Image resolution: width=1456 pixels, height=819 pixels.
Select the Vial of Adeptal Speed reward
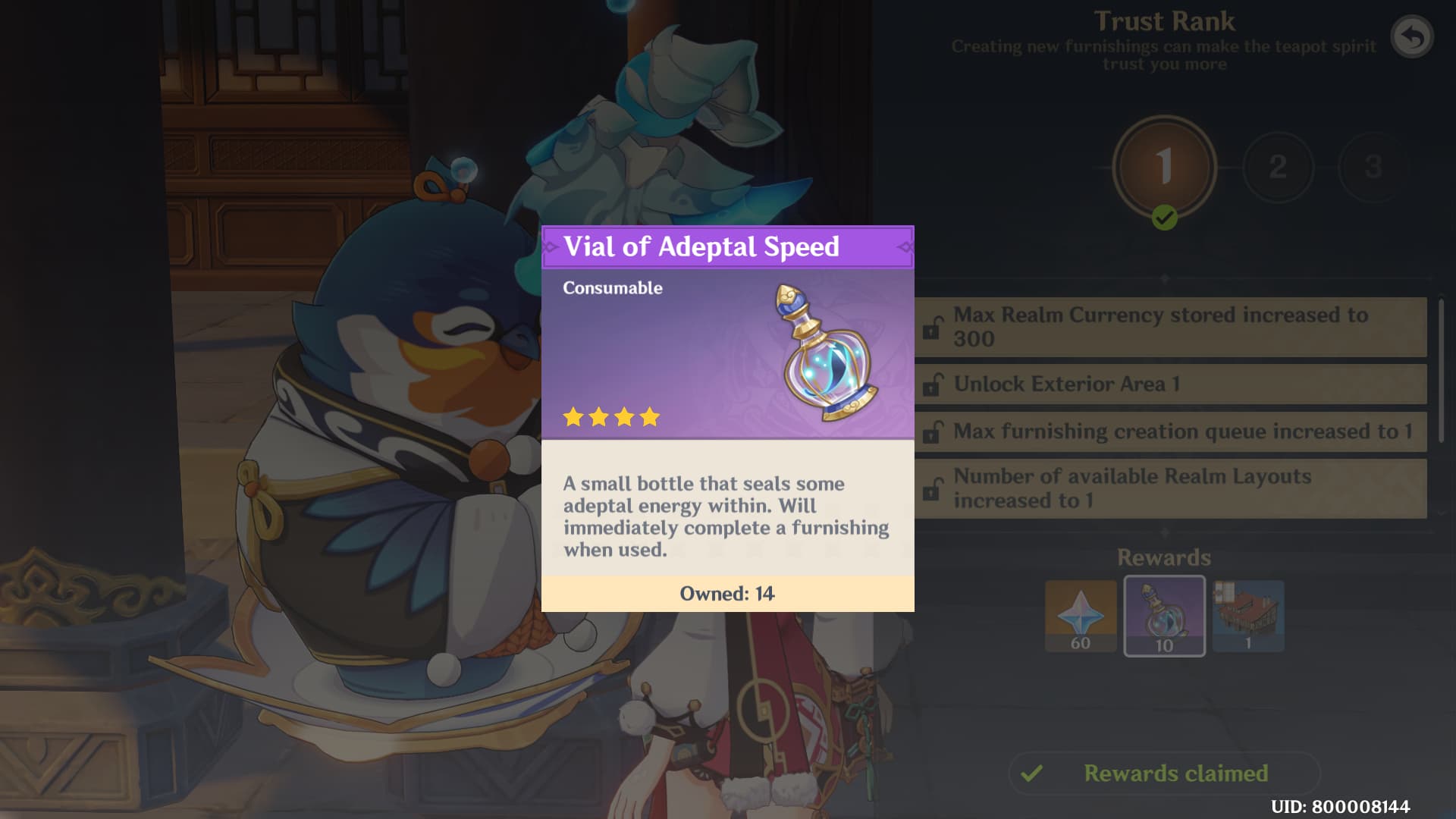1164,616
